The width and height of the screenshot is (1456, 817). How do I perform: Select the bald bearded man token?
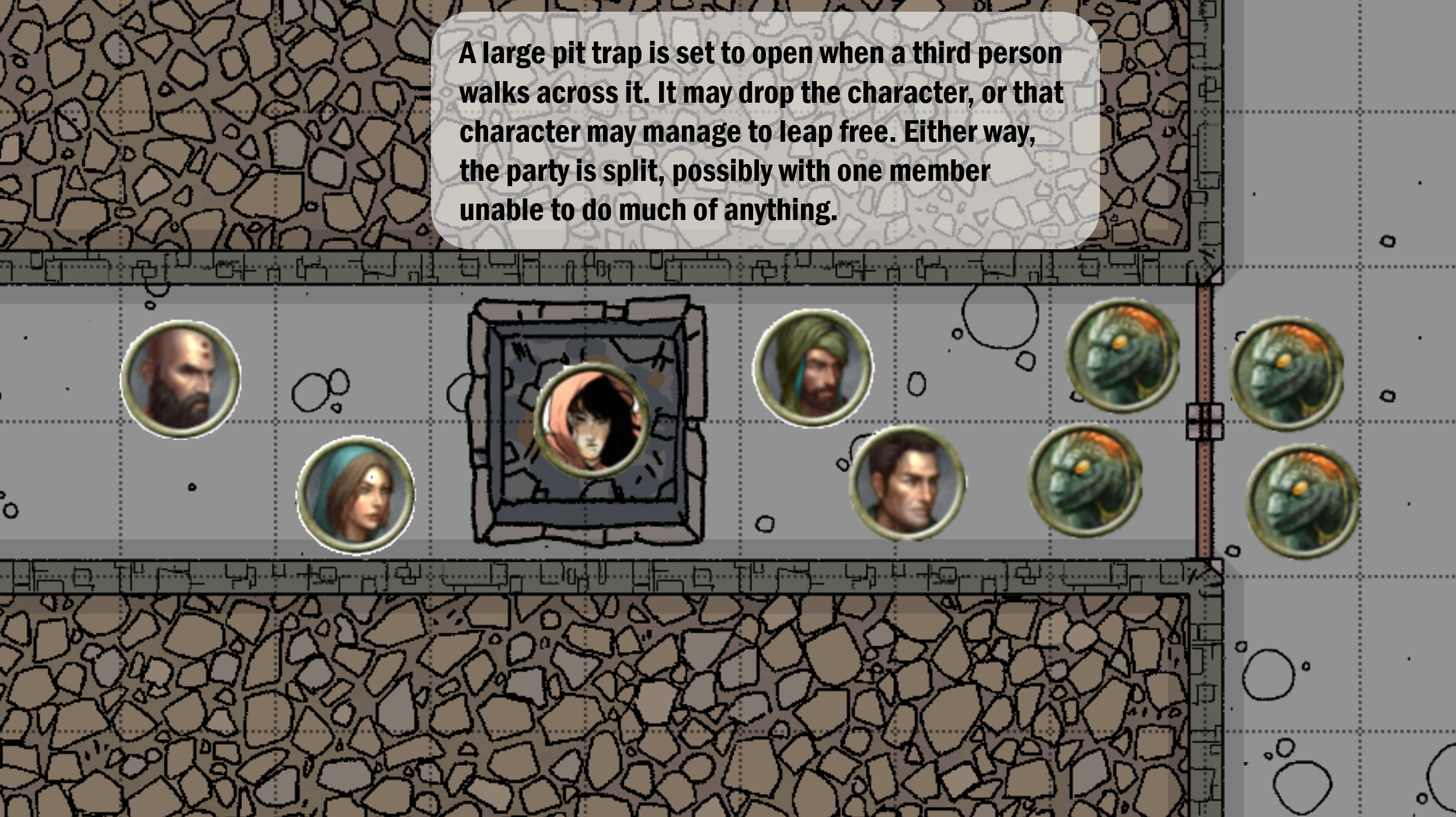coord(180,379)
